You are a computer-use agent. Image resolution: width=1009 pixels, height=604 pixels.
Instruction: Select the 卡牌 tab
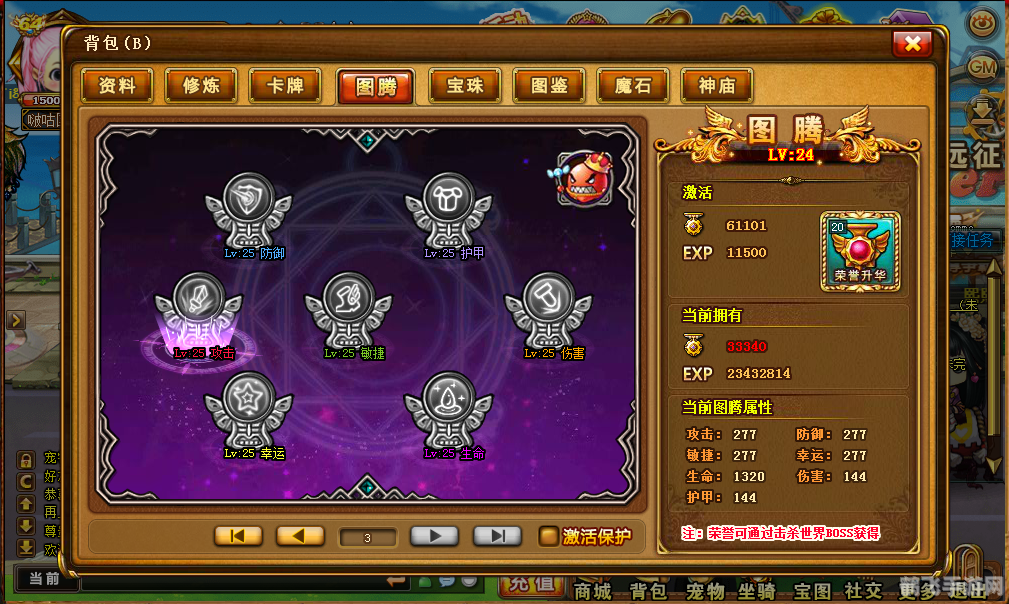click(285, 86)
